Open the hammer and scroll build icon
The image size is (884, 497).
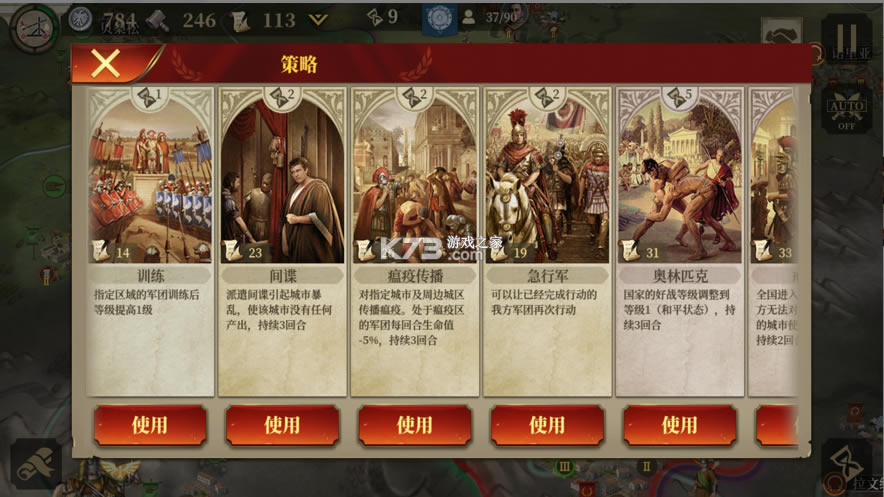pos(36,464)
